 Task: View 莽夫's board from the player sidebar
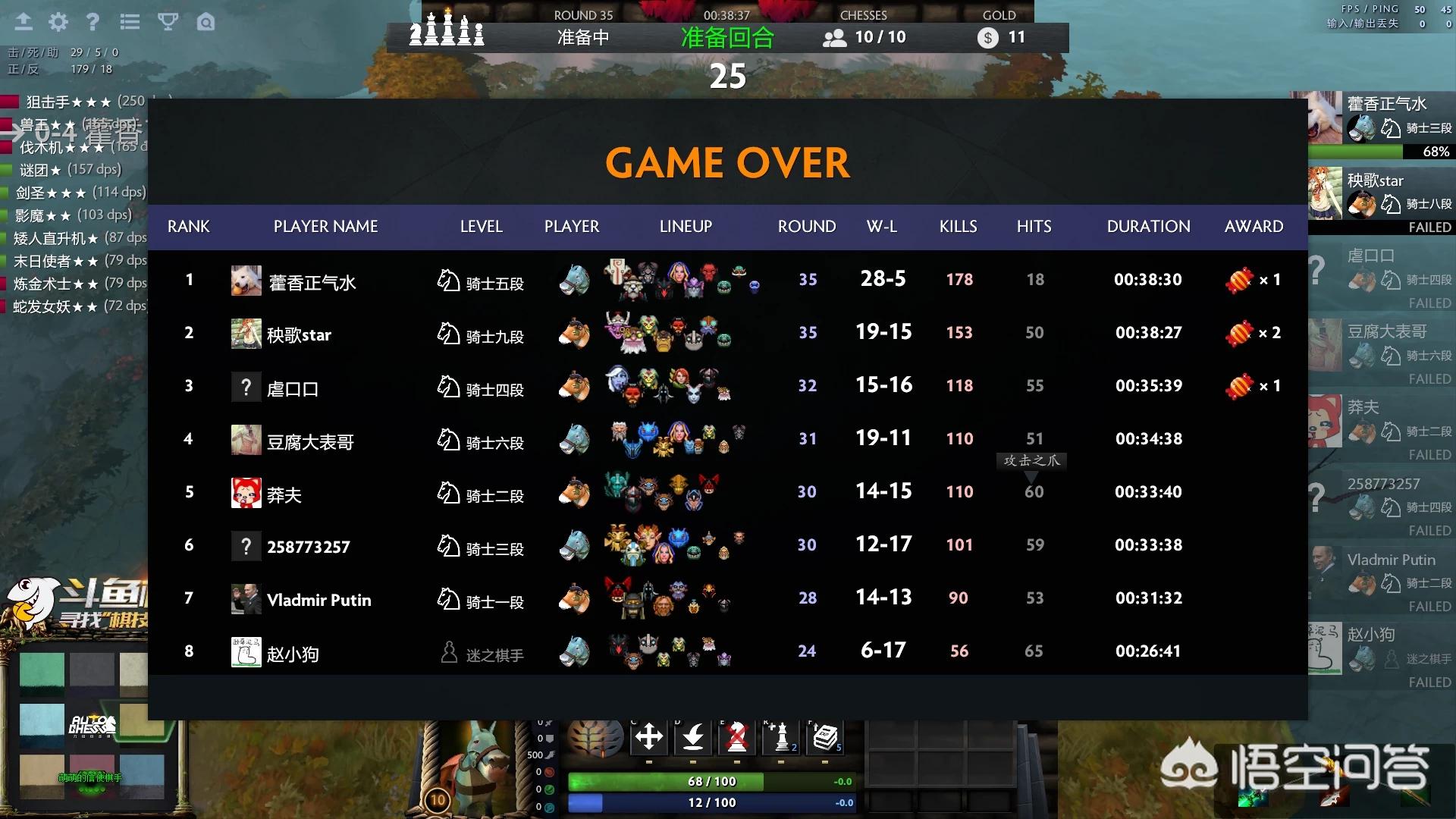(1363, 407)
